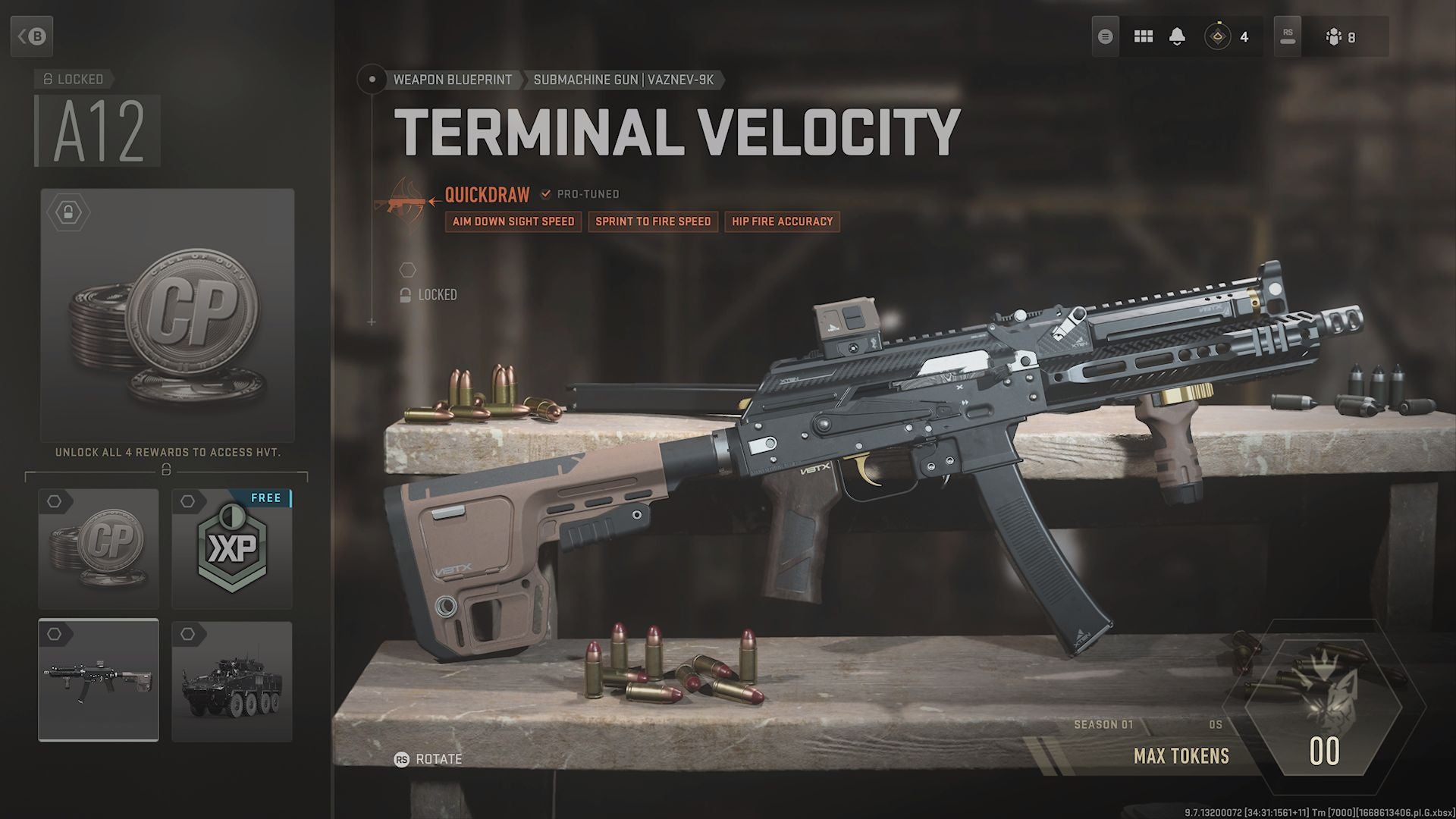Select the Hip Fire Accuracy tag
This screenshot has width=1456, height=819.
tap(782, 221)
